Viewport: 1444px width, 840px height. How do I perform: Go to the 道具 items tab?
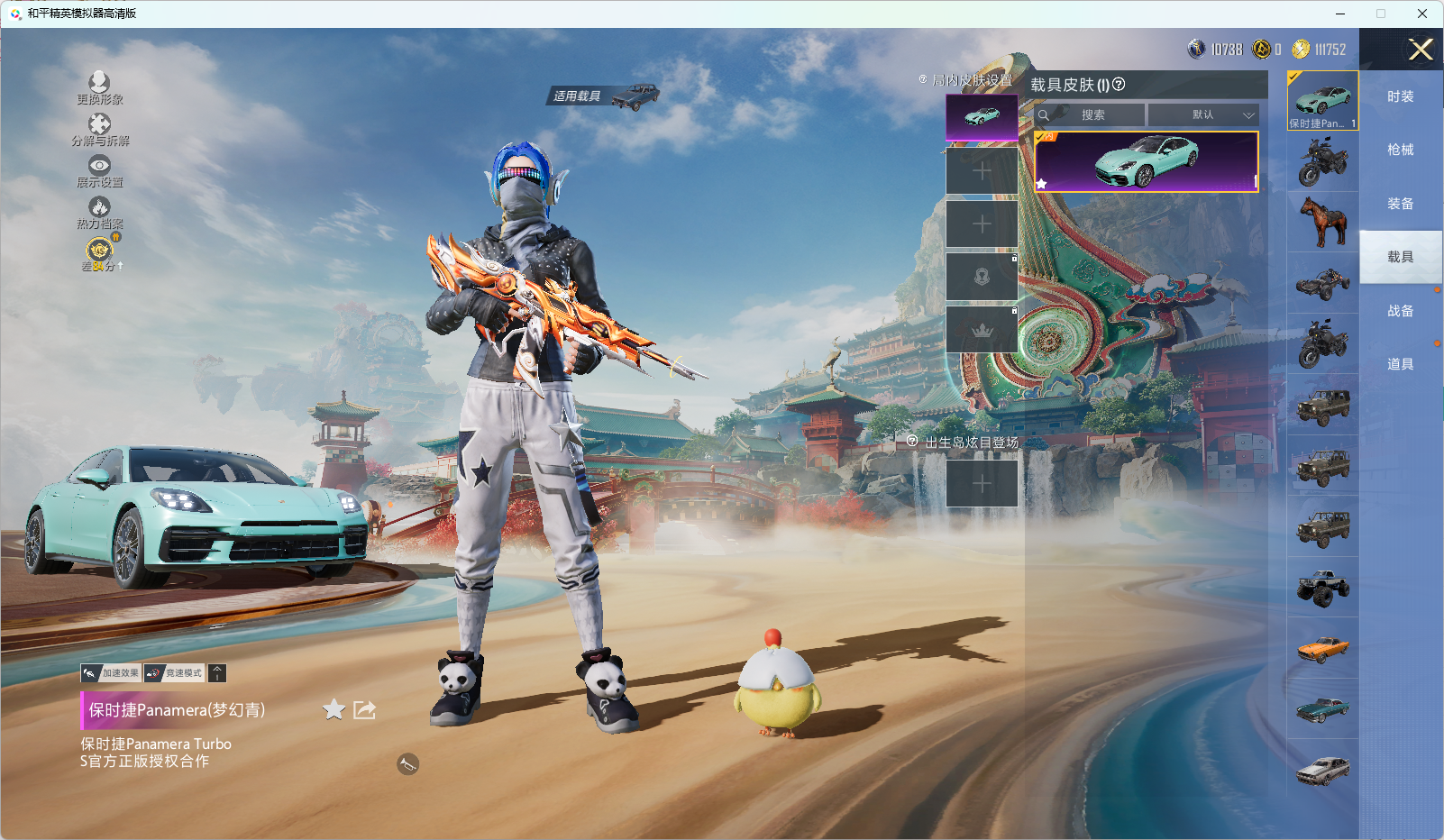[1400, 364]
